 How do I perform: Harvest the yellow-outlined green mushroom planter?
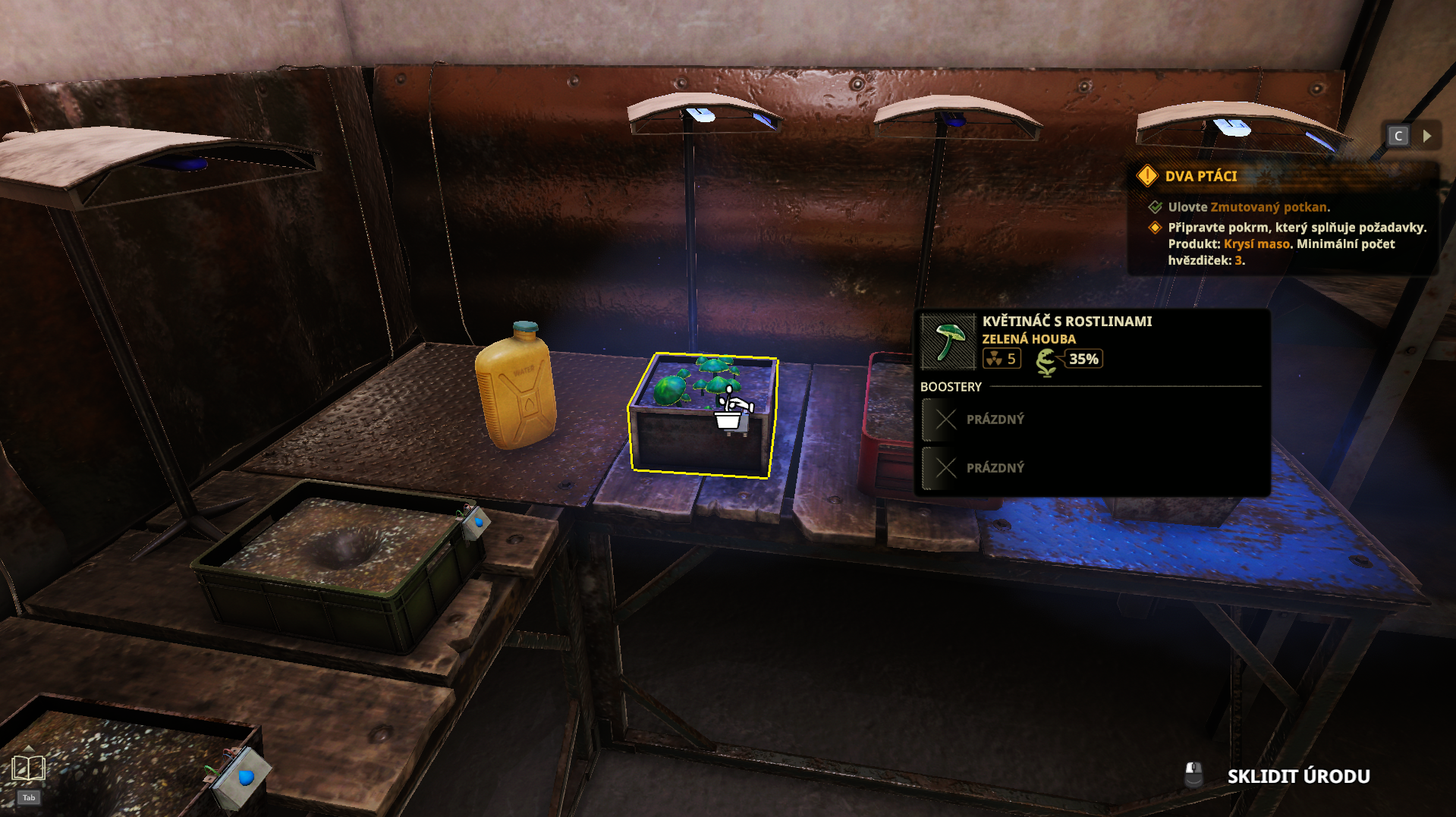[703, 415]
